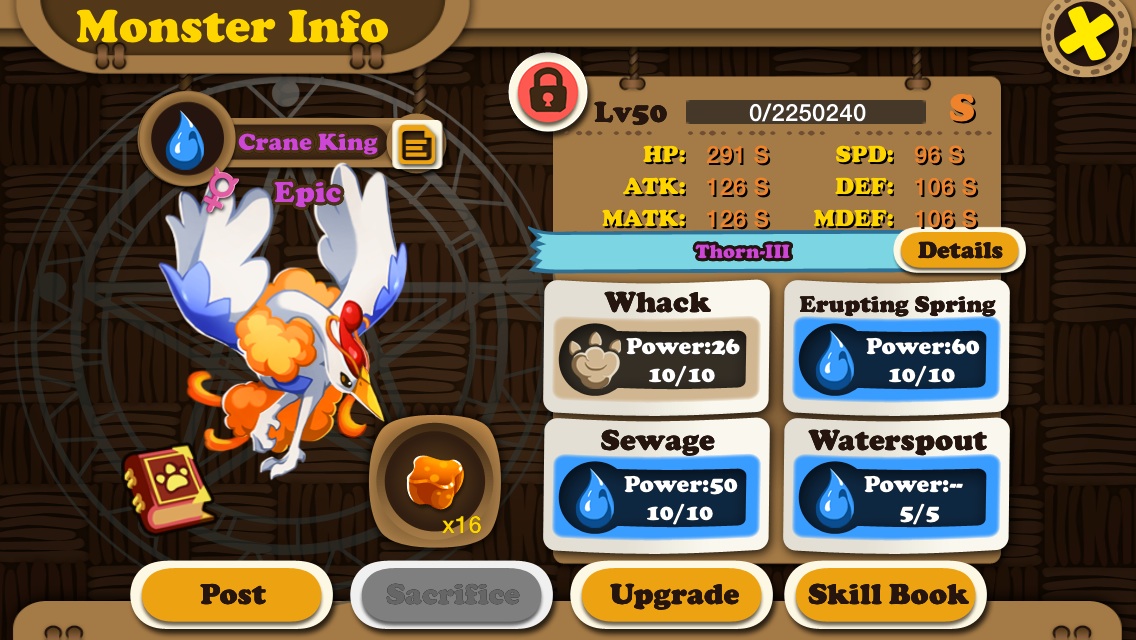Toggle the red padlock lock icon
Image resolution: width=1136 pixels, height=640 pixels.
pos(547,93)
